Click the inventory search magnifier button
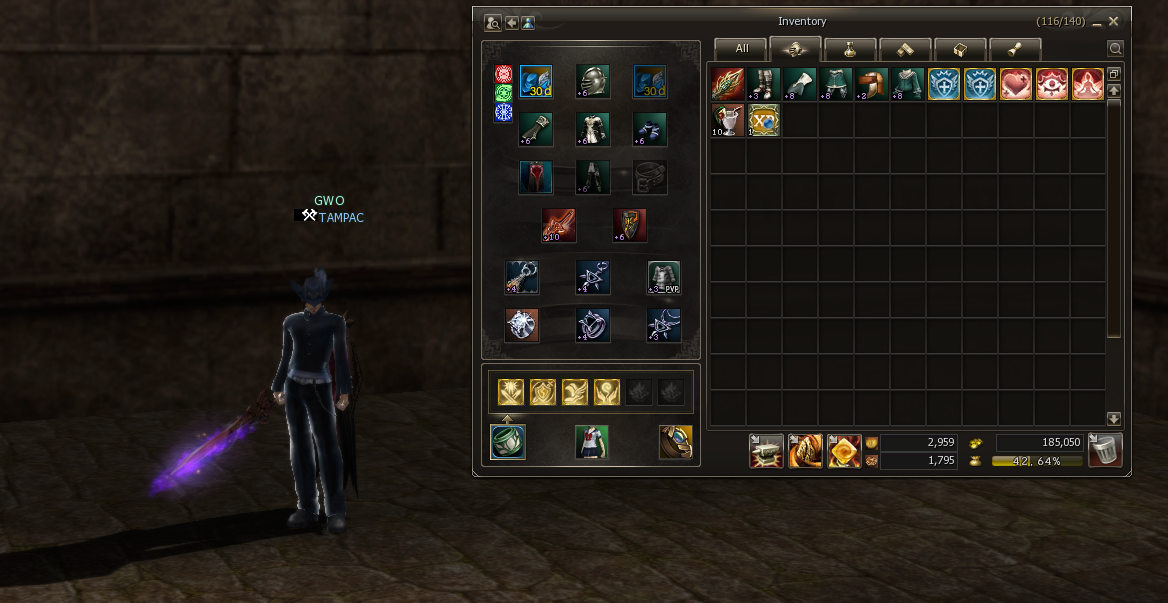The width and height of the screenshot is (1168, 603). [x=1115, y=48]
